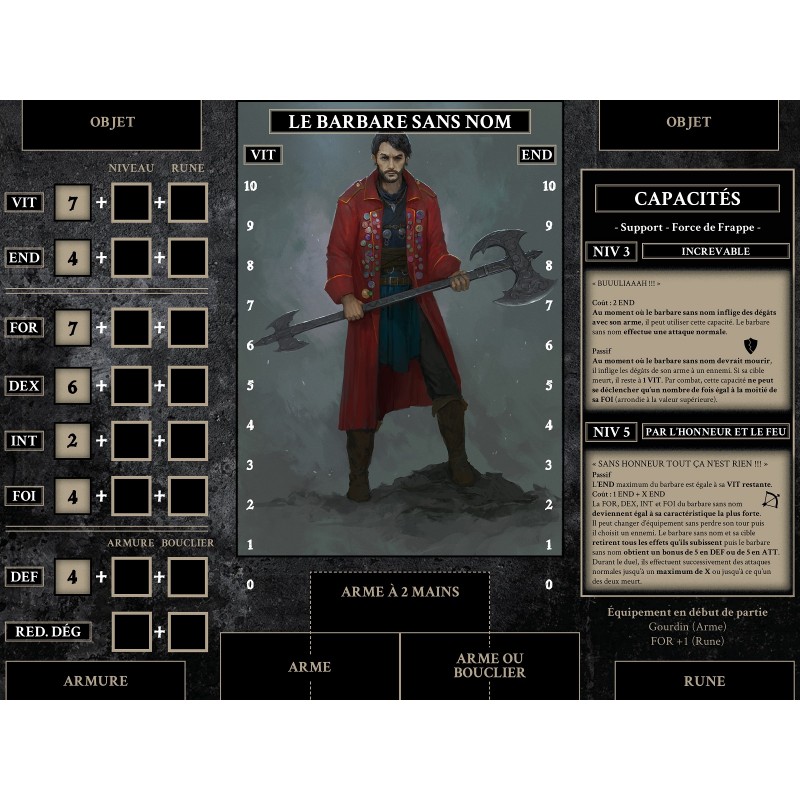Select the ARME OU BOUCLIER slot
This screenshot has width=800, height=800.
point(490,666)
